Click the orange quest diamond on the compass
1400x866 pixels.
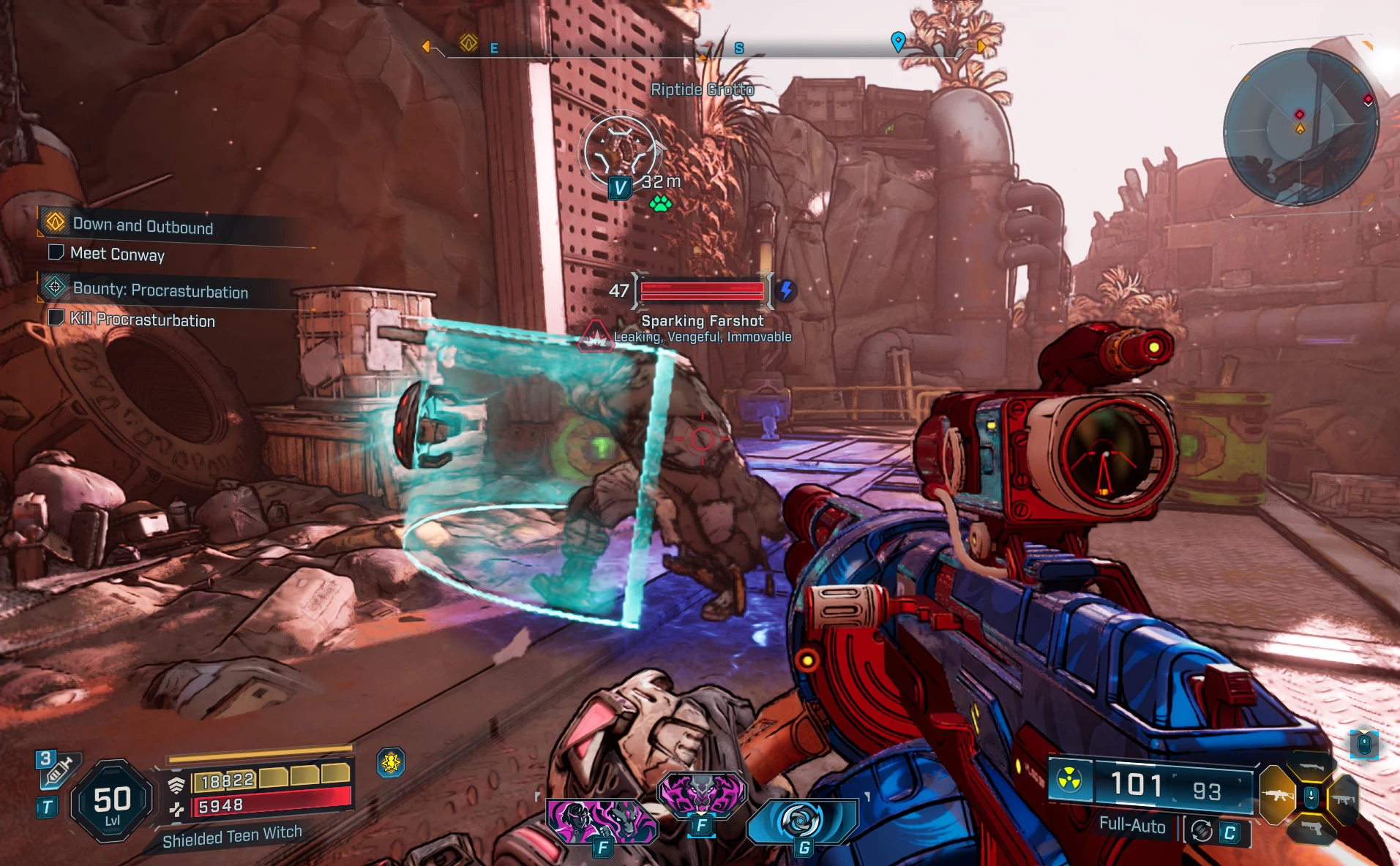click(x=468, y=43)
